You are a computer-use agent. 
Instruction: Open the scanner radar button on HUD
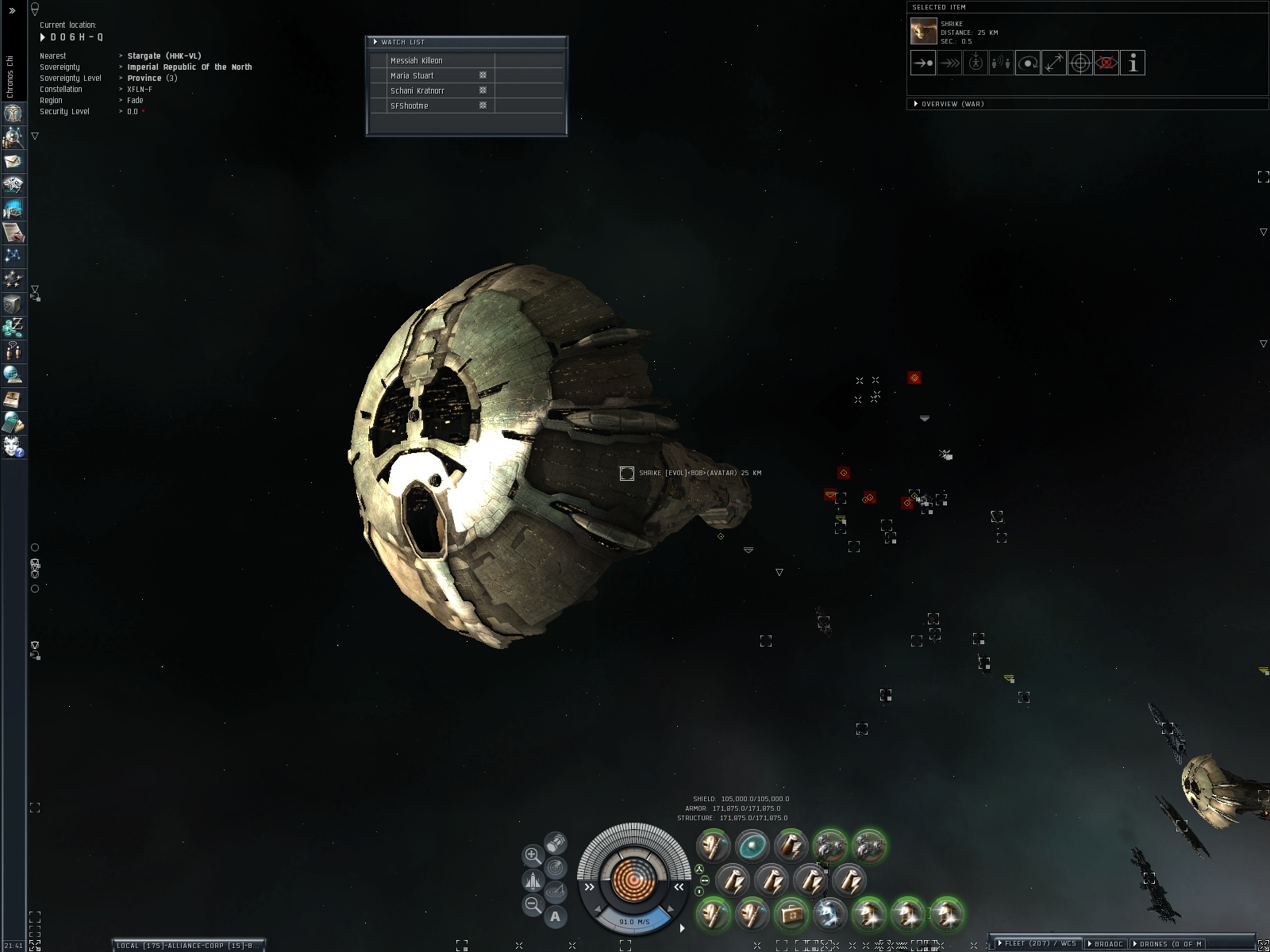coord(556,868)
